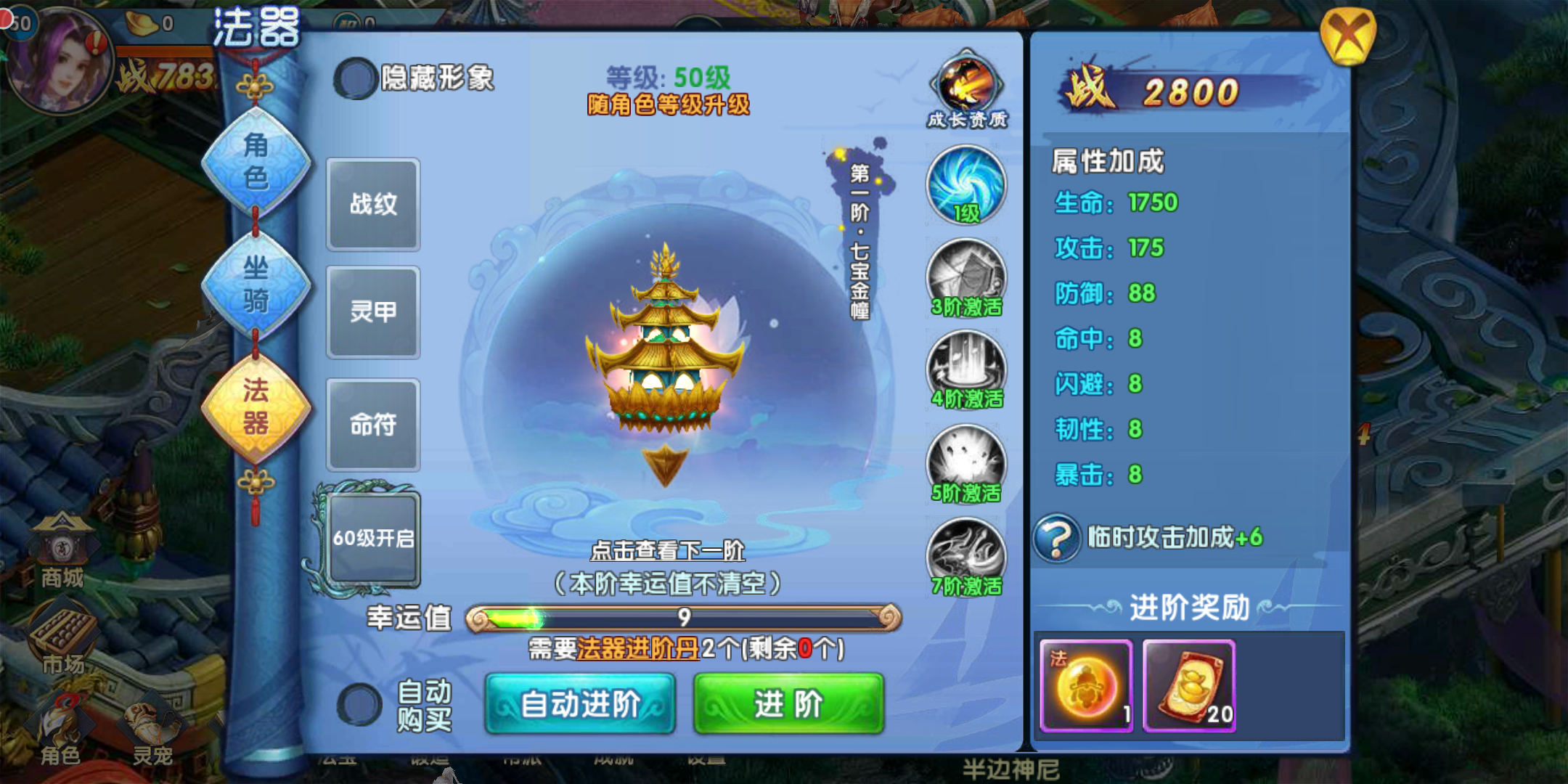Switch to the 坐骑 tab
This screenshot has height=784, width=1568.
coord(256,285)
